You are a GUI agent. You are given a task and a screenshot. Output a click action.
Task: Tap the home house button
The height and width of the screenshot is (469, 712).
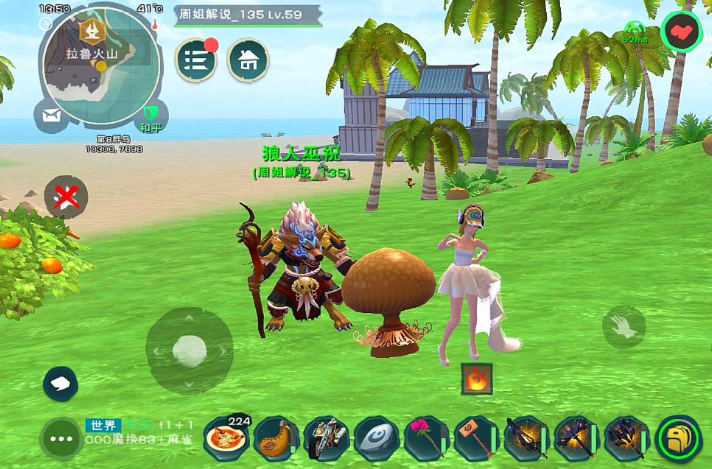click(x=248, y=60)
